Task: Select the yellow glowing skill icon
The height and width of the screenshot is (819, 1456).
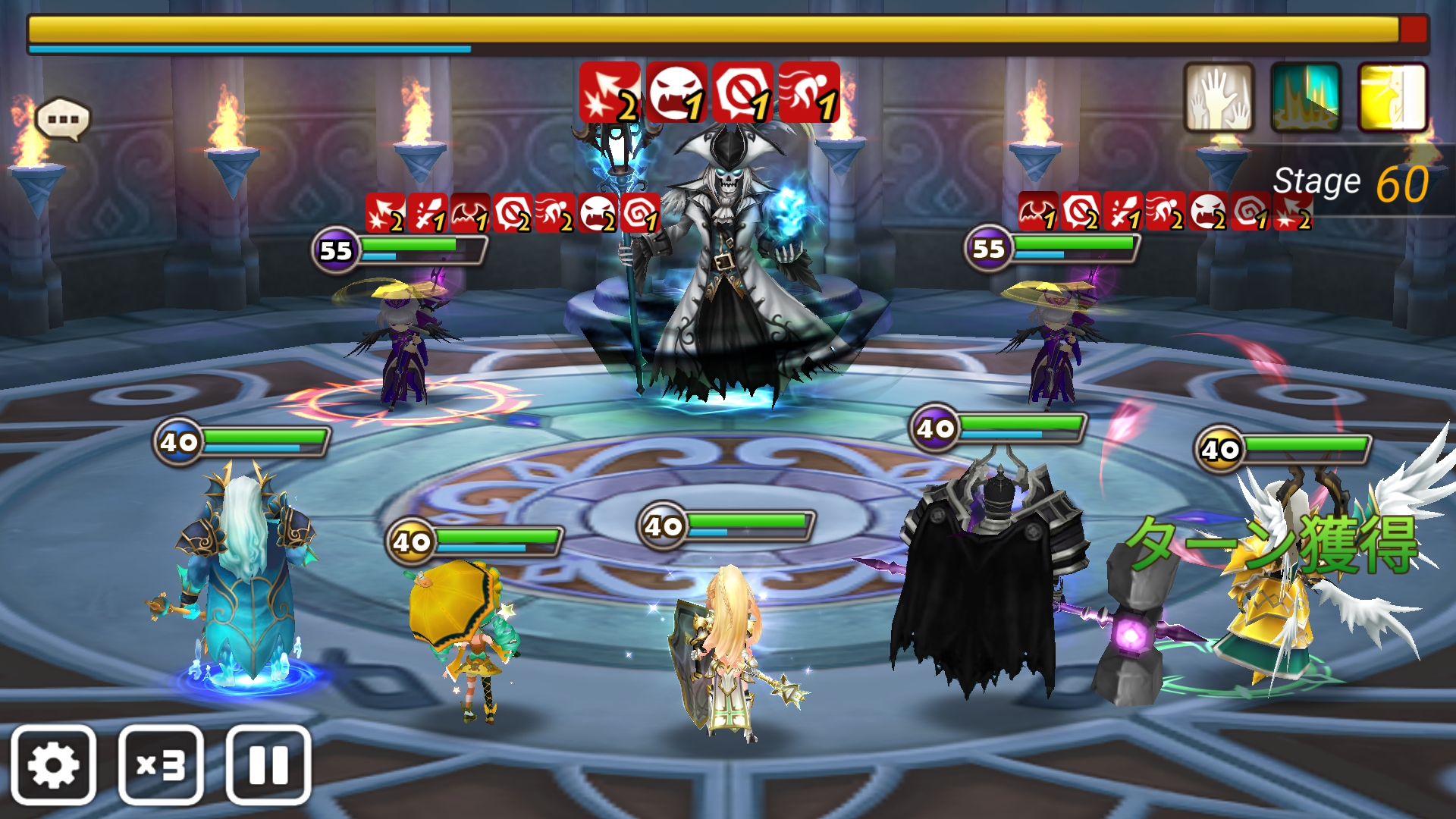Action: click(x=1393, y=98)
